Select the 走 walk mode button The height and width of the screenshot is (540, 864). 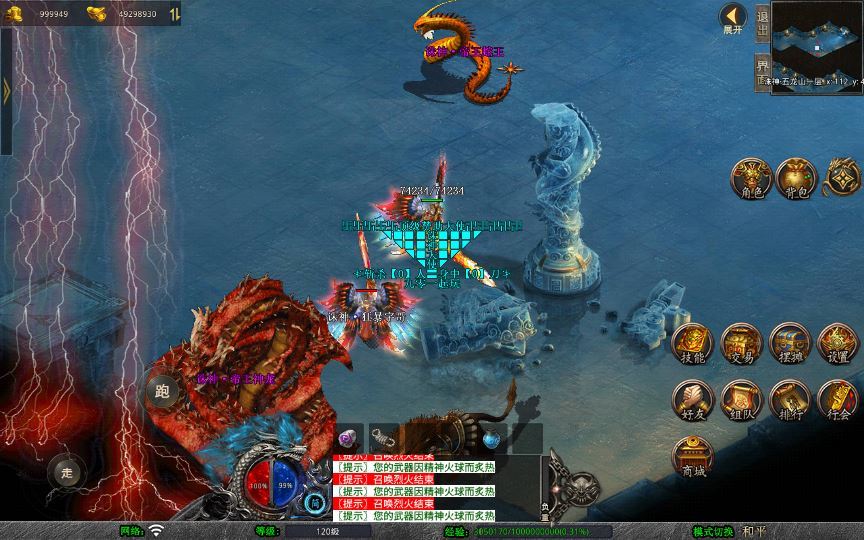[x=66, y=471]
